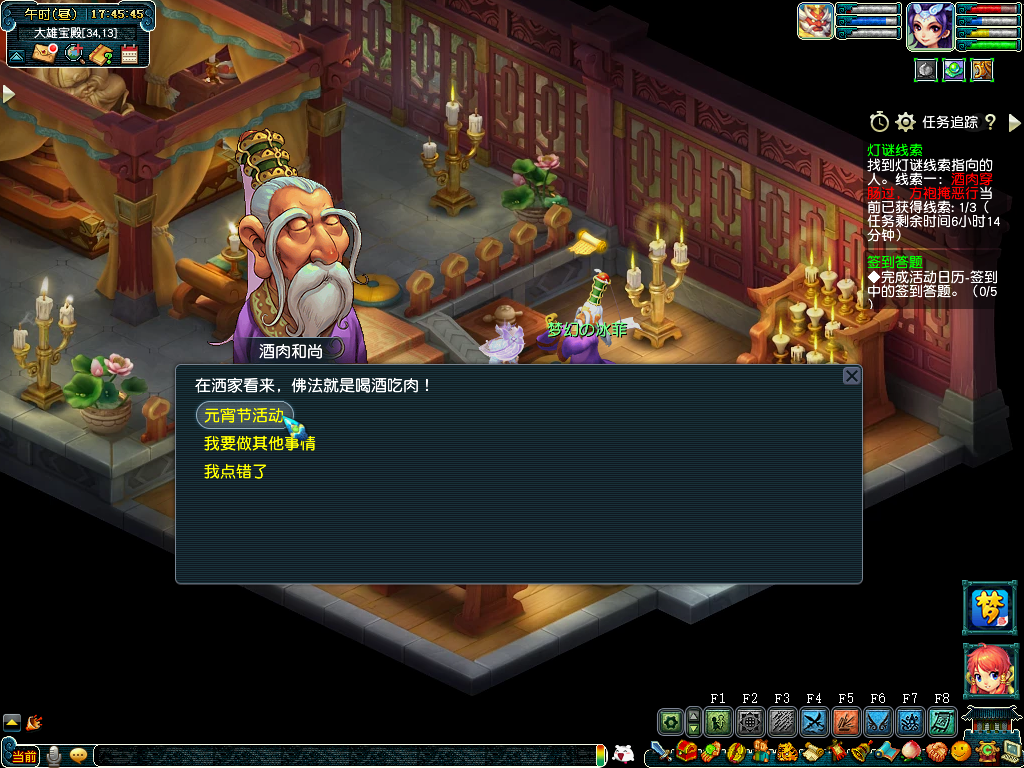The image size is (1024, 768).
Task: Choose the 元宵节活动 dialogue option
Action: tap(244, 415)
